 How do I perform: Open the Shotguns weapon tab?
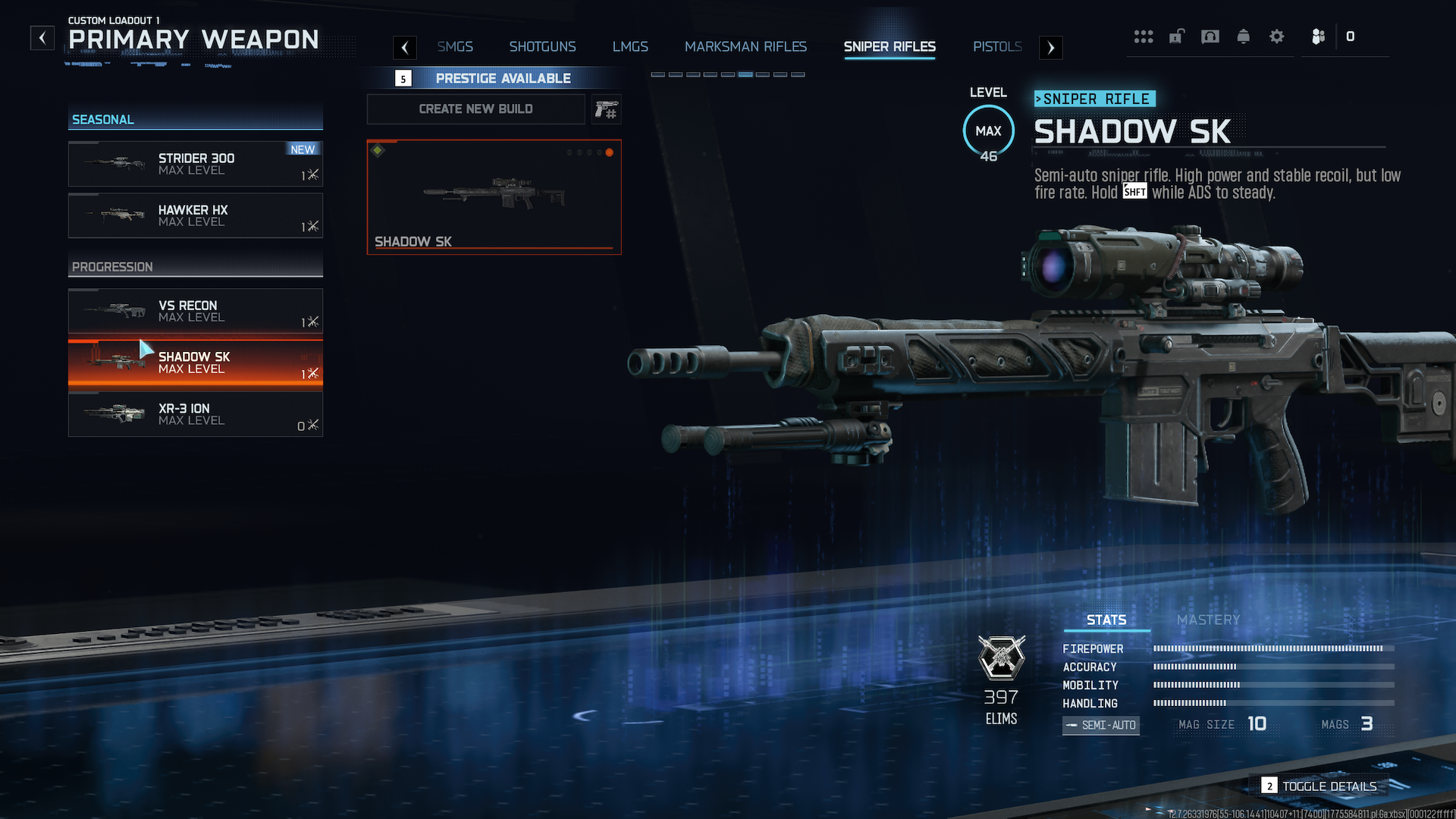[542, 47]
